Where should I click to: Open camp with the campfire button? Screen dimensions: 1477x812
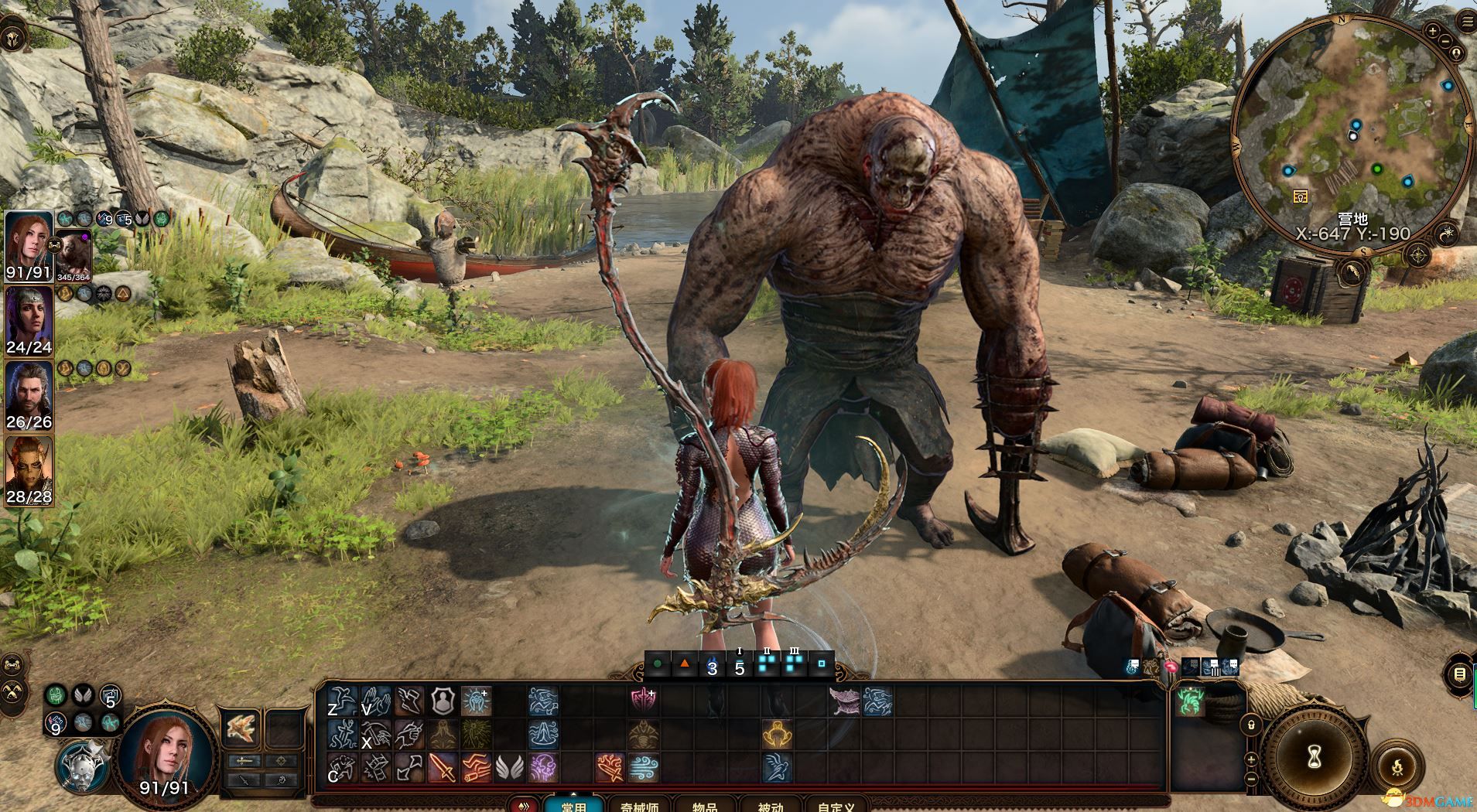[1397, 769]
